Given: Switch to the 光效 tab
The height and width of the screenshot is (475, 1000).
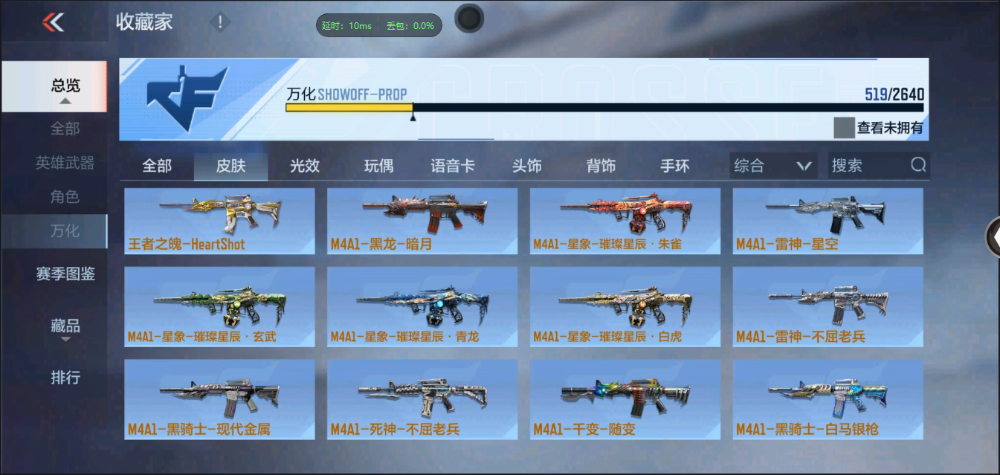Looking at the screenshot, I should (x=305, y=166).
